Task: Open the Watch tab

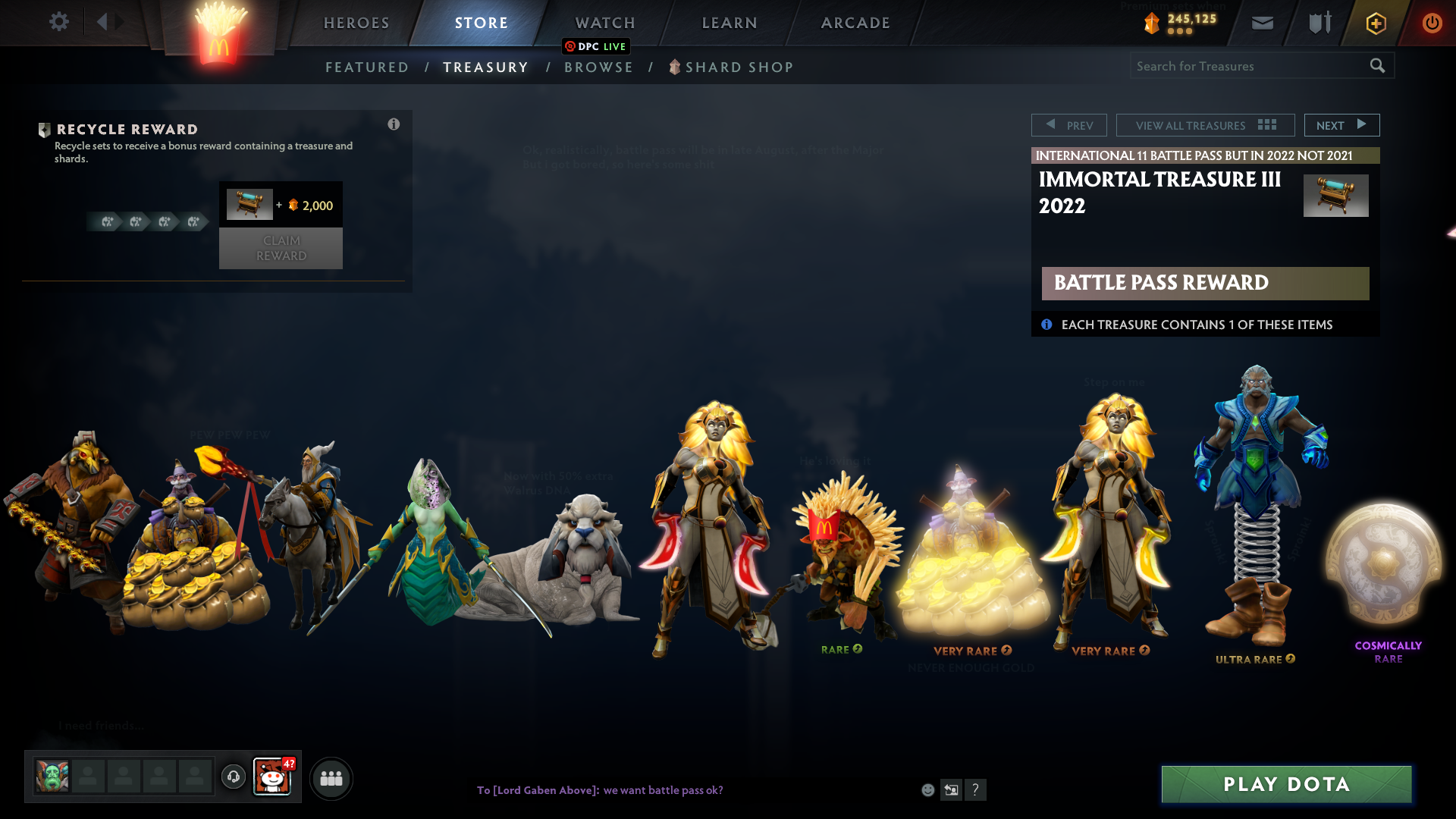Action: pos(605,23)
